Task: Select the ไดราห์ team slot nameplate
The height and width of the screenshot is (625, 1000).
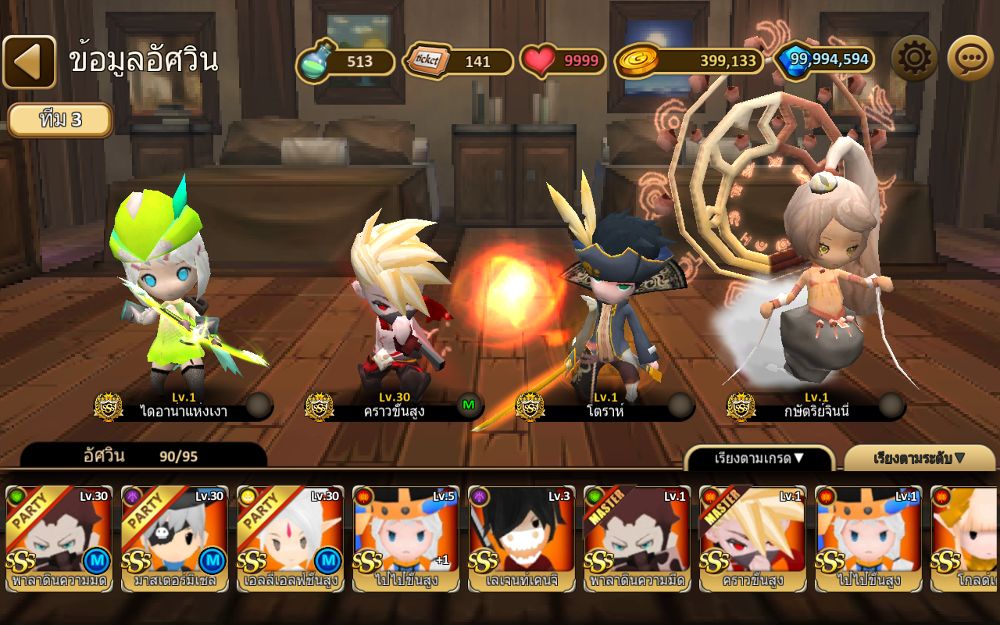Action: pyautogui.click(x=605, y=406)
